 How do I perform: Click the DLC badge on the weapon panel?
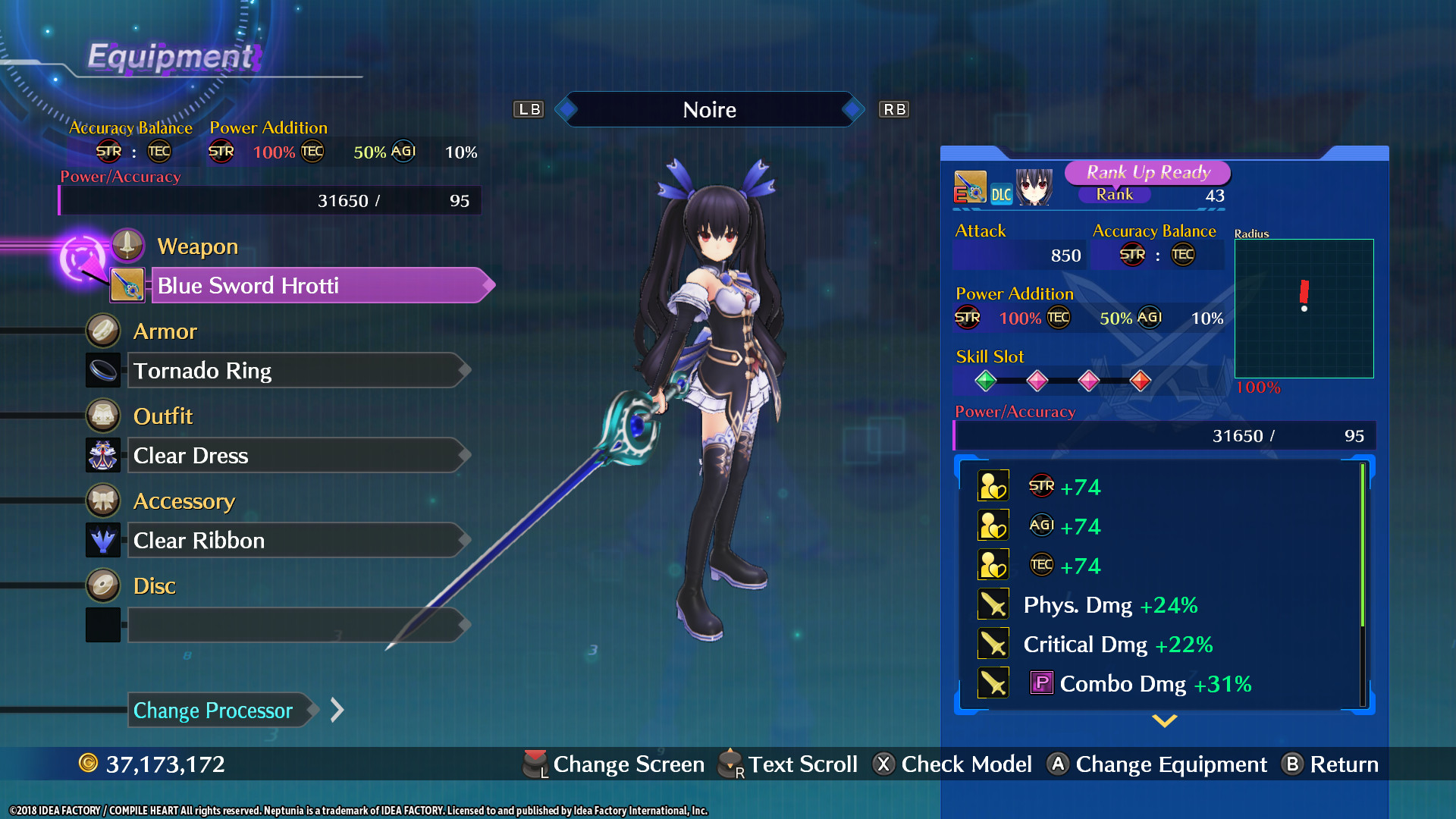click(x=1001, y=193)
